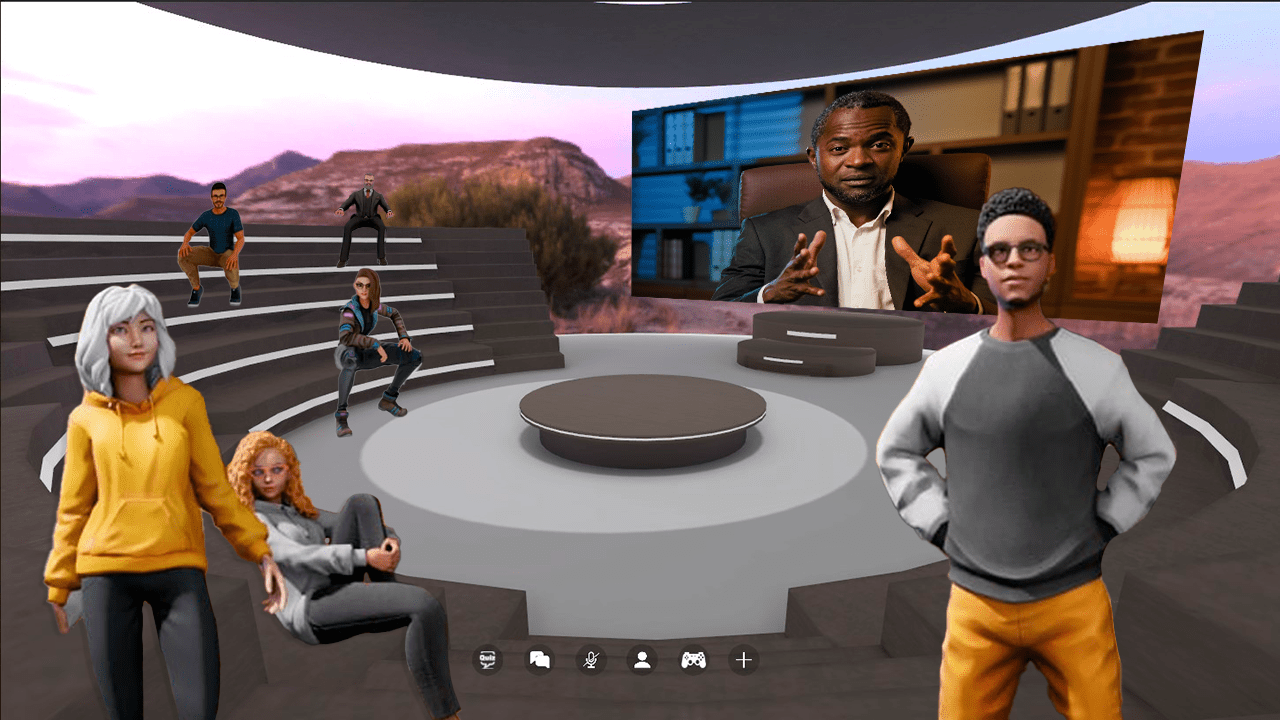1280x720 pixels.
Task: Open the chat bubbles window
Action: coord(540,660)
